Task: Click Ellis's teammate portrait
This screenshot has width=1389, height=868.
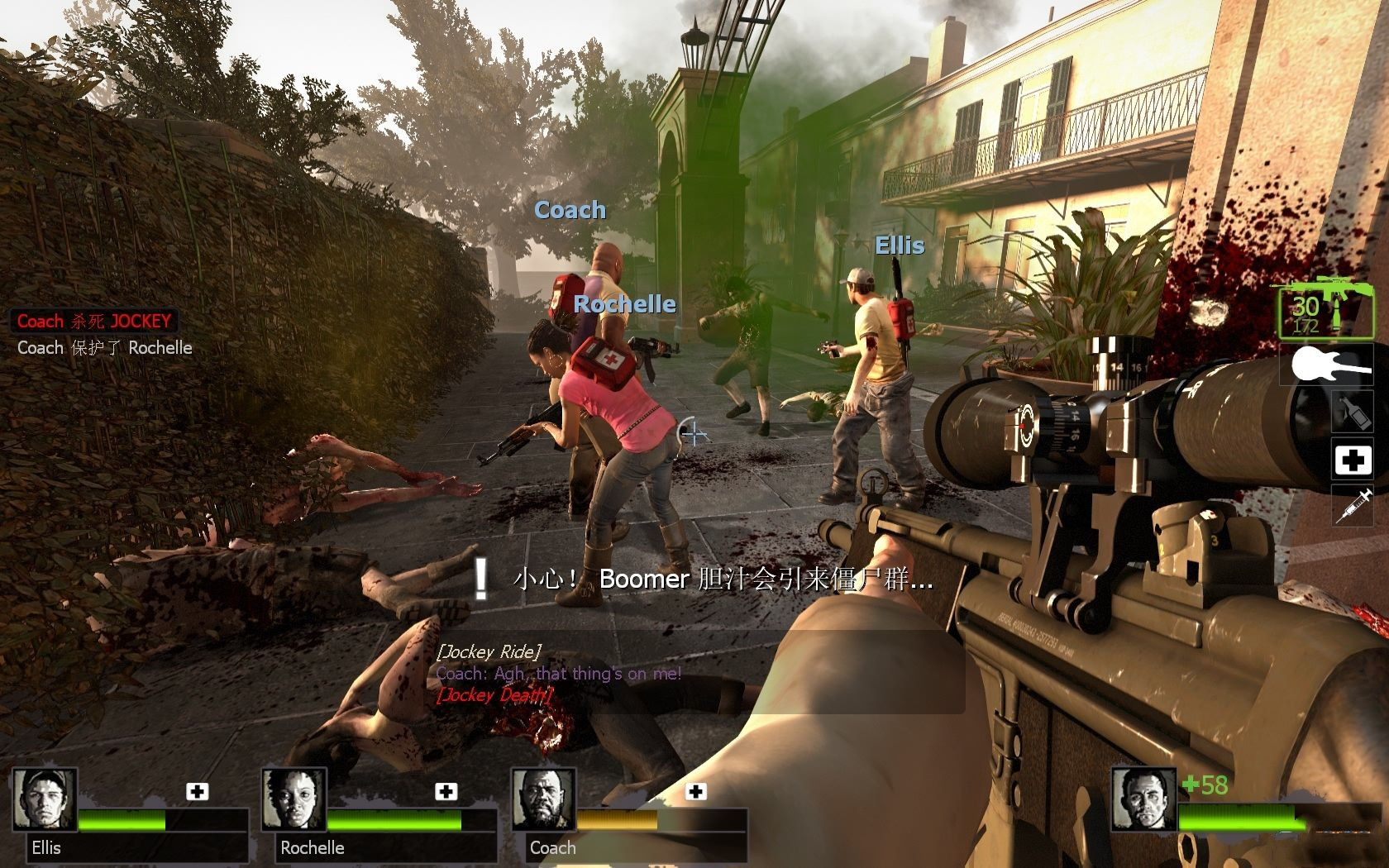Action: pyautogui.click(x=45, y=800)
